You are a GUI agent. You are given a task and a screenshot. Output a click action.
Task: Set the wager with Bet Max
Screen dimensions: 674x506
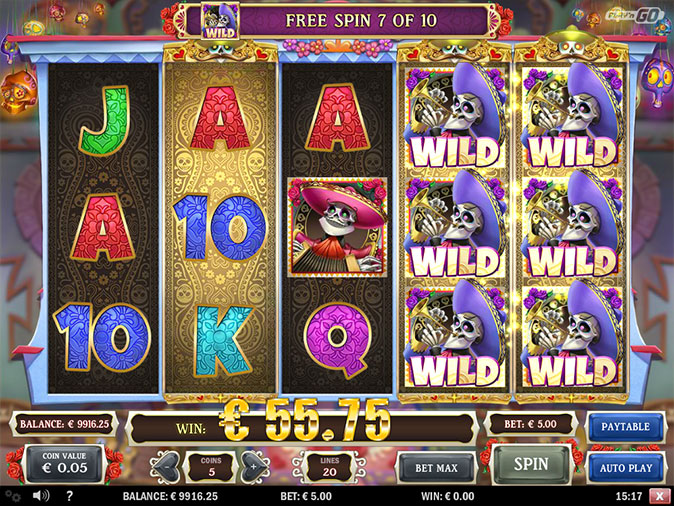click(x=435, y=467)
